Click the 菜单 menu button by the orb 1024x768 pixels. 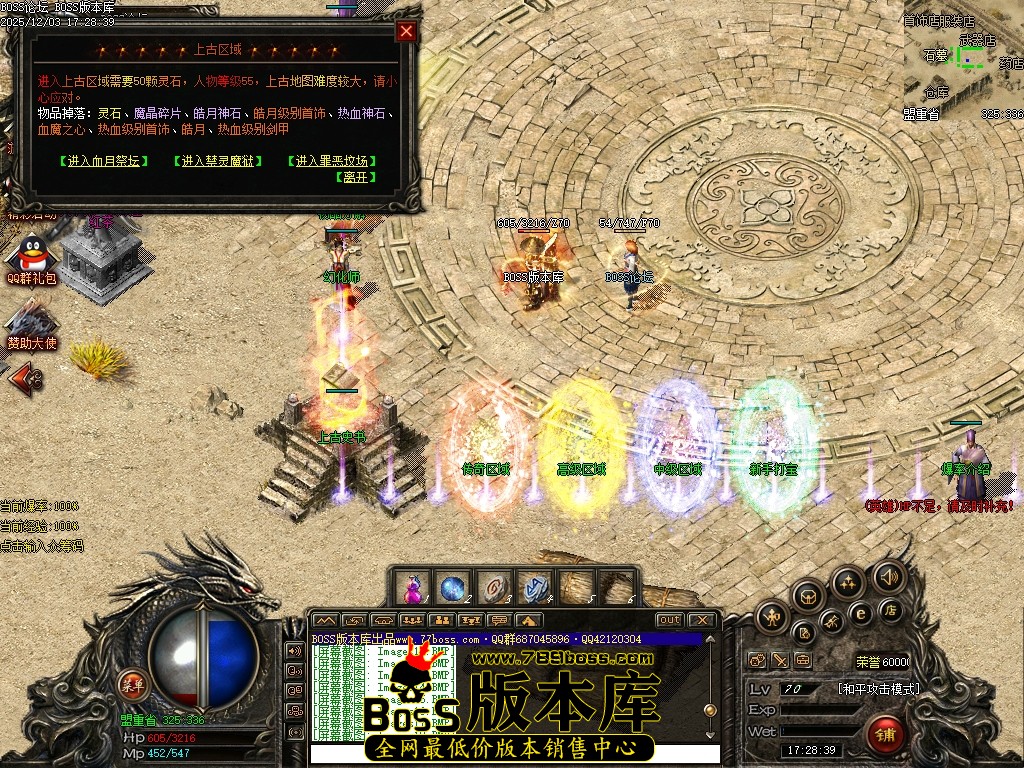(131, 685)
